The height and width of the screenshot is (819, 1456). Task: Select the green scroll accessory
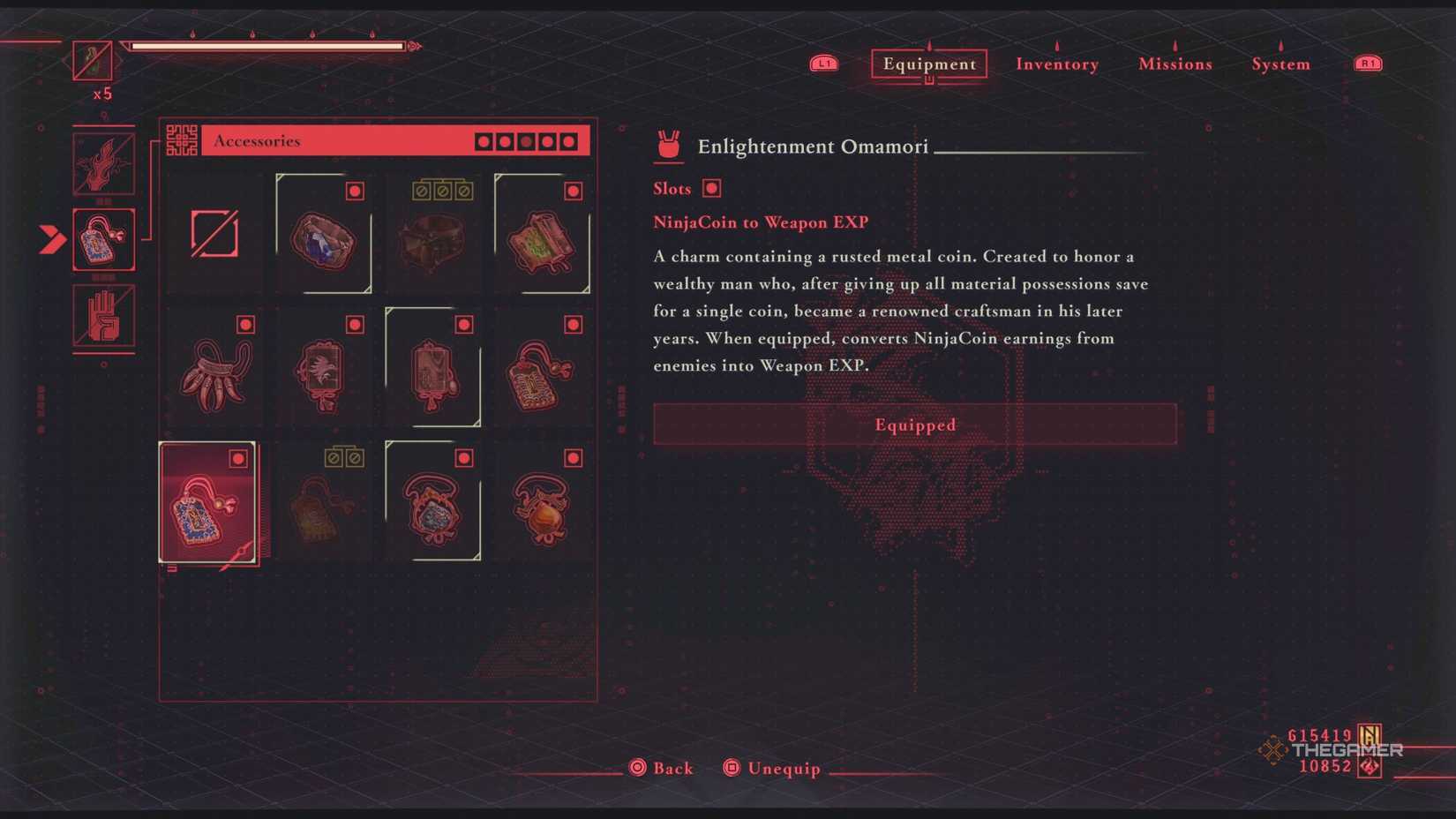(543, 234)
